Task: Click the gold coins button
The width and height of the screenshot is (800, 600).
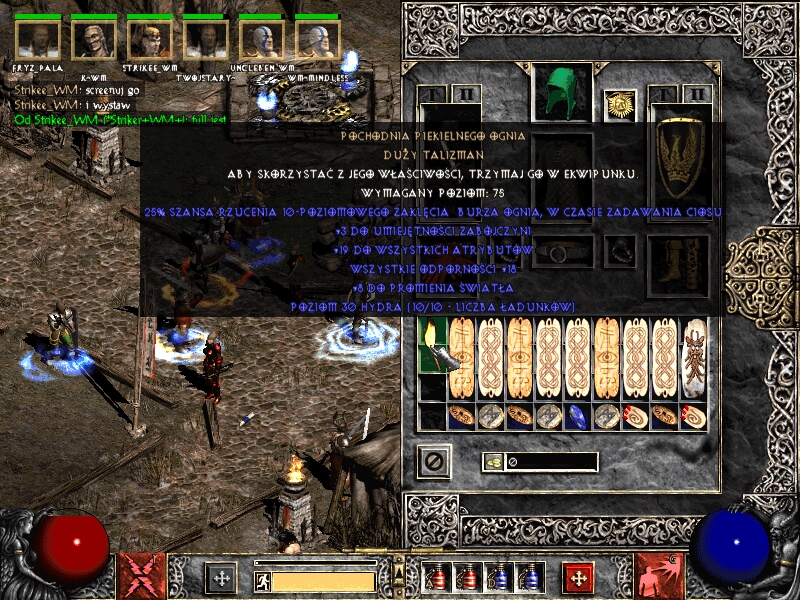Action: click(x=493, y=462)
